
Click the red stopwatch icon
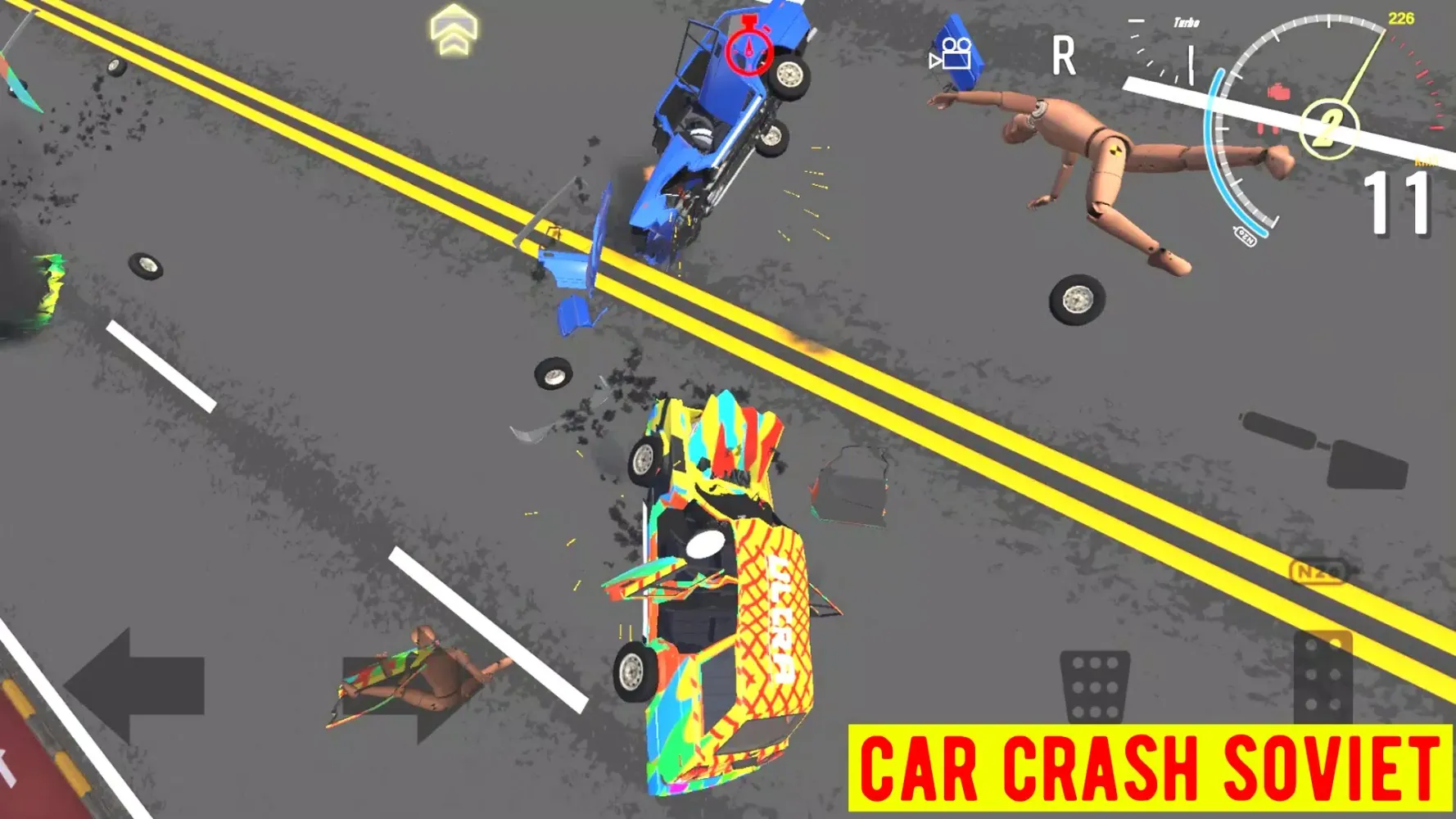(748, 48)
